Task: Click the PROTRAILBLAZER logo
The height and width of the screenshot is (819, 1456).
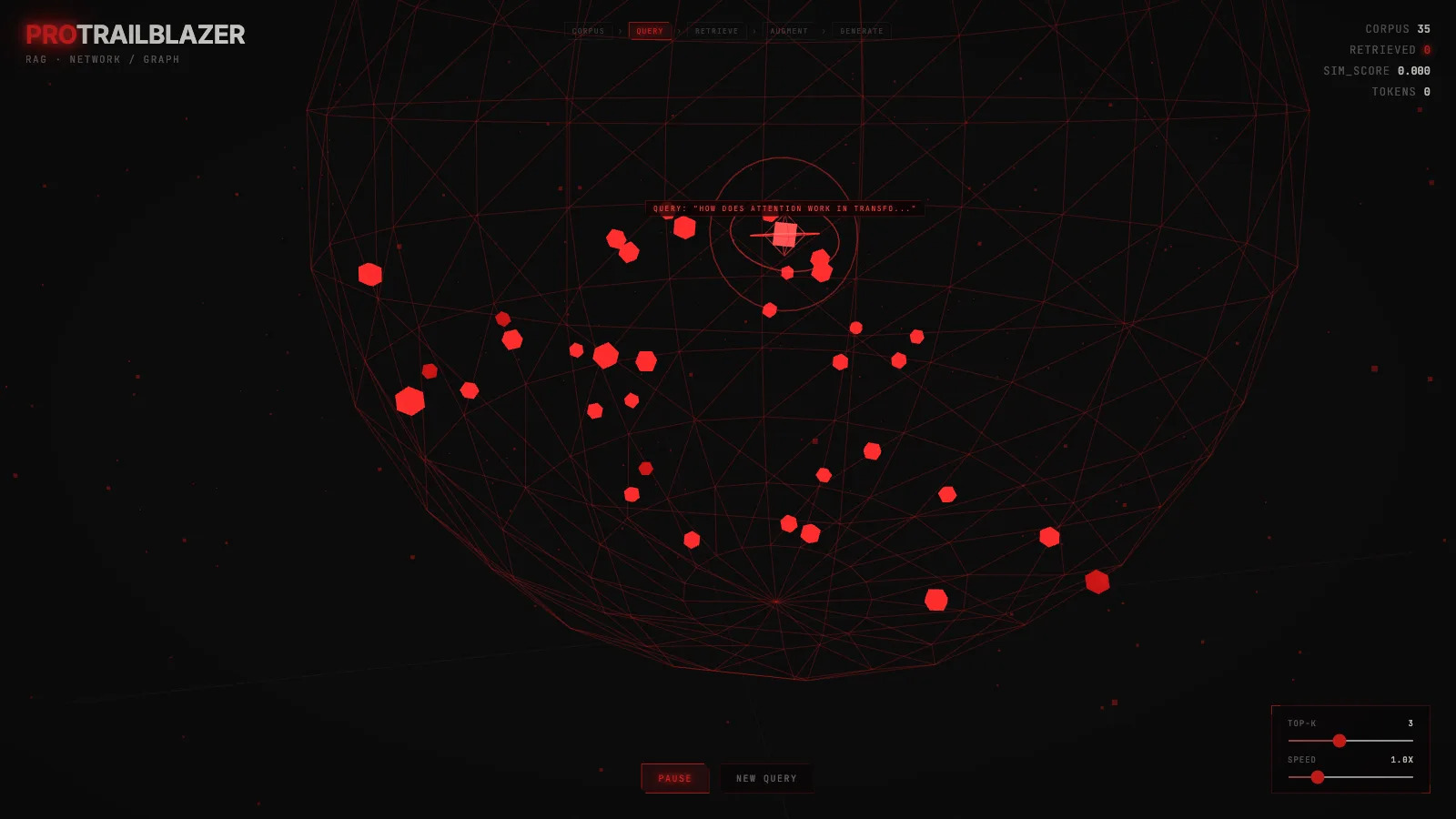Action: (x=135, y=35)
